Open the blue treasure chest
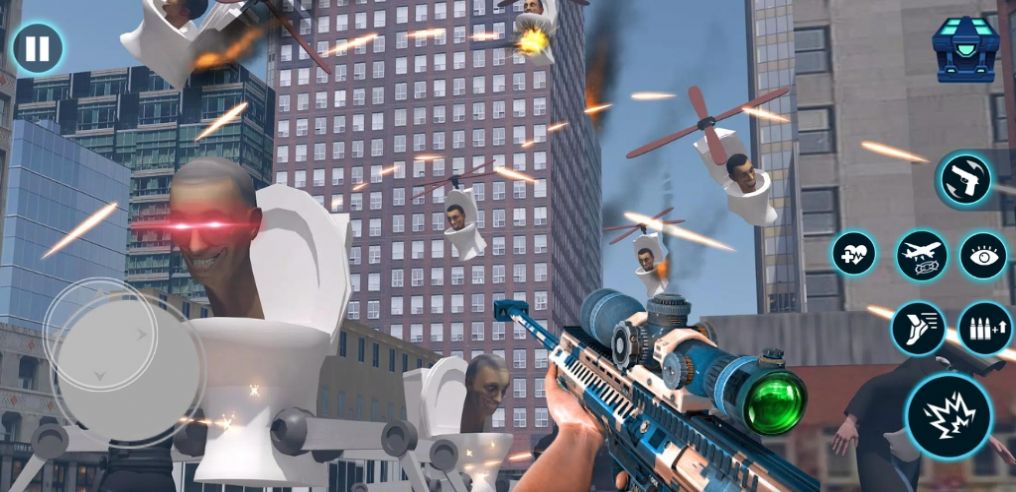Viewport: 1016px width, 492px height. click(965, 48)
